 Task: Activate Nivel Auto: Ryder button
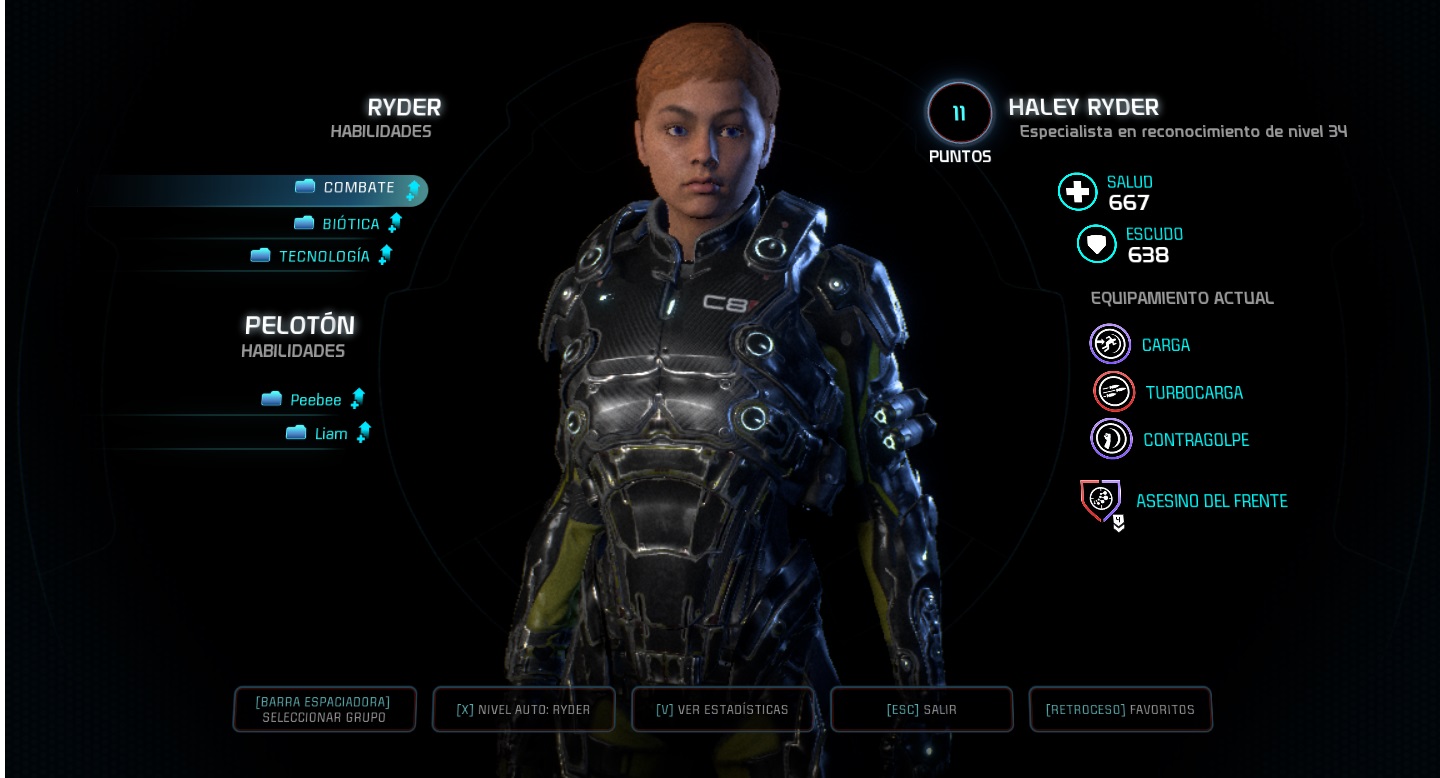tap(523, 709)
